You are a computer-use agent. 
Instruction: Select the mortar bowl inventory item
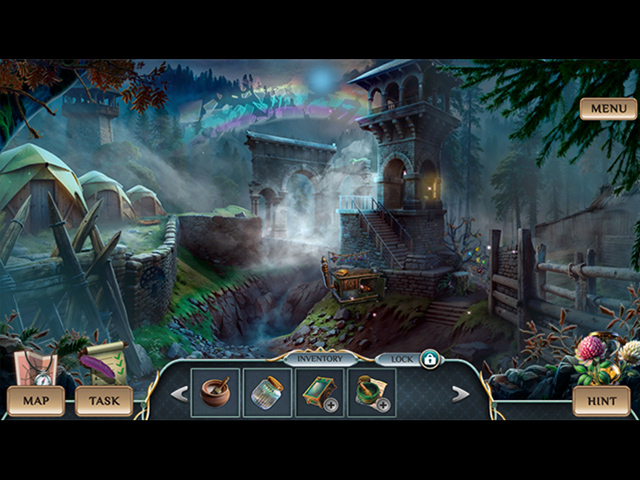click(x=215, y=392)
